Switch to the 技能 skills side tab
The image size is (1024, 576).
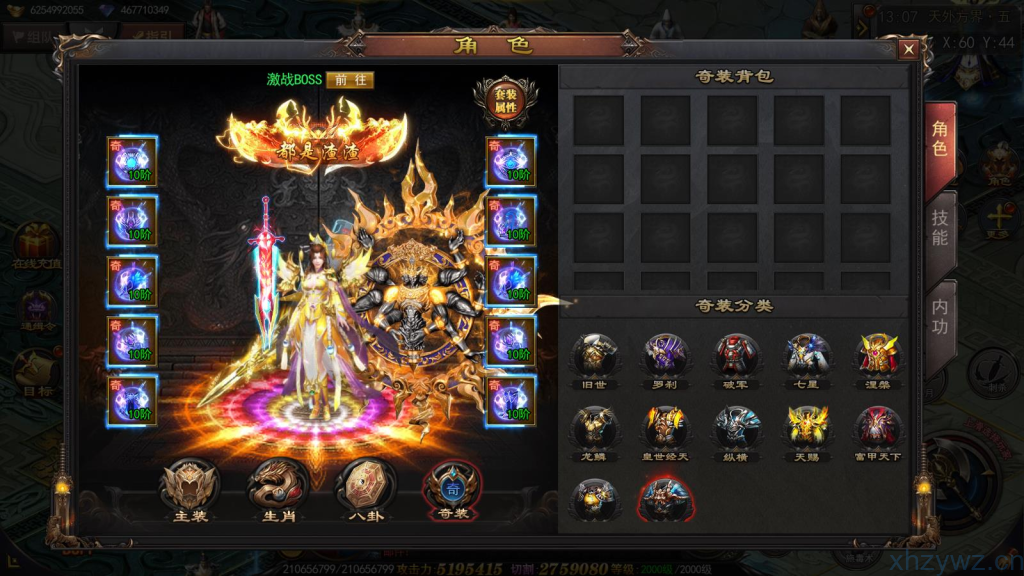(x=940, y=228)
